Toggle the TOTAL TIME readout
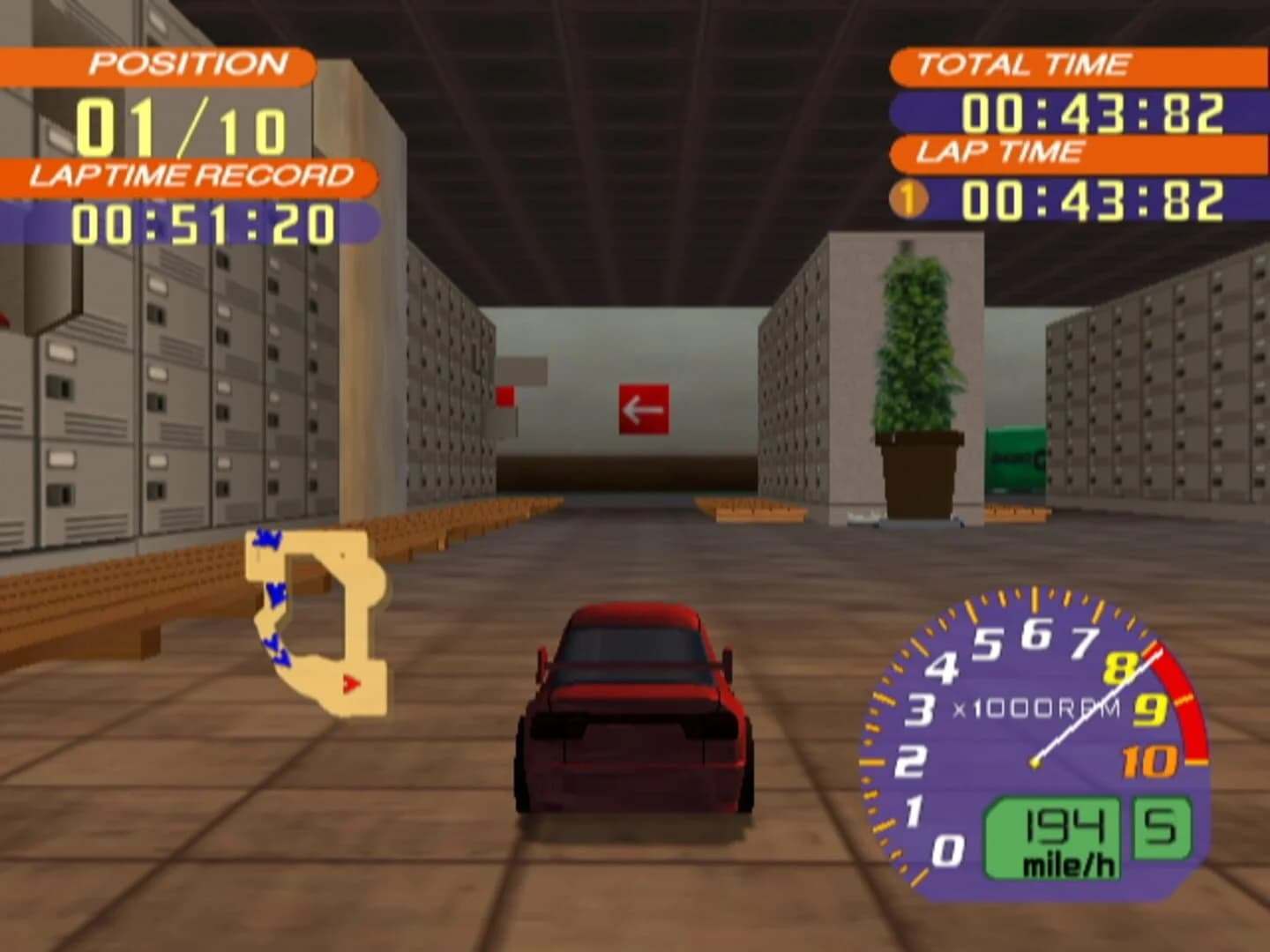 pyautogui.click(x=1094, y=110)
